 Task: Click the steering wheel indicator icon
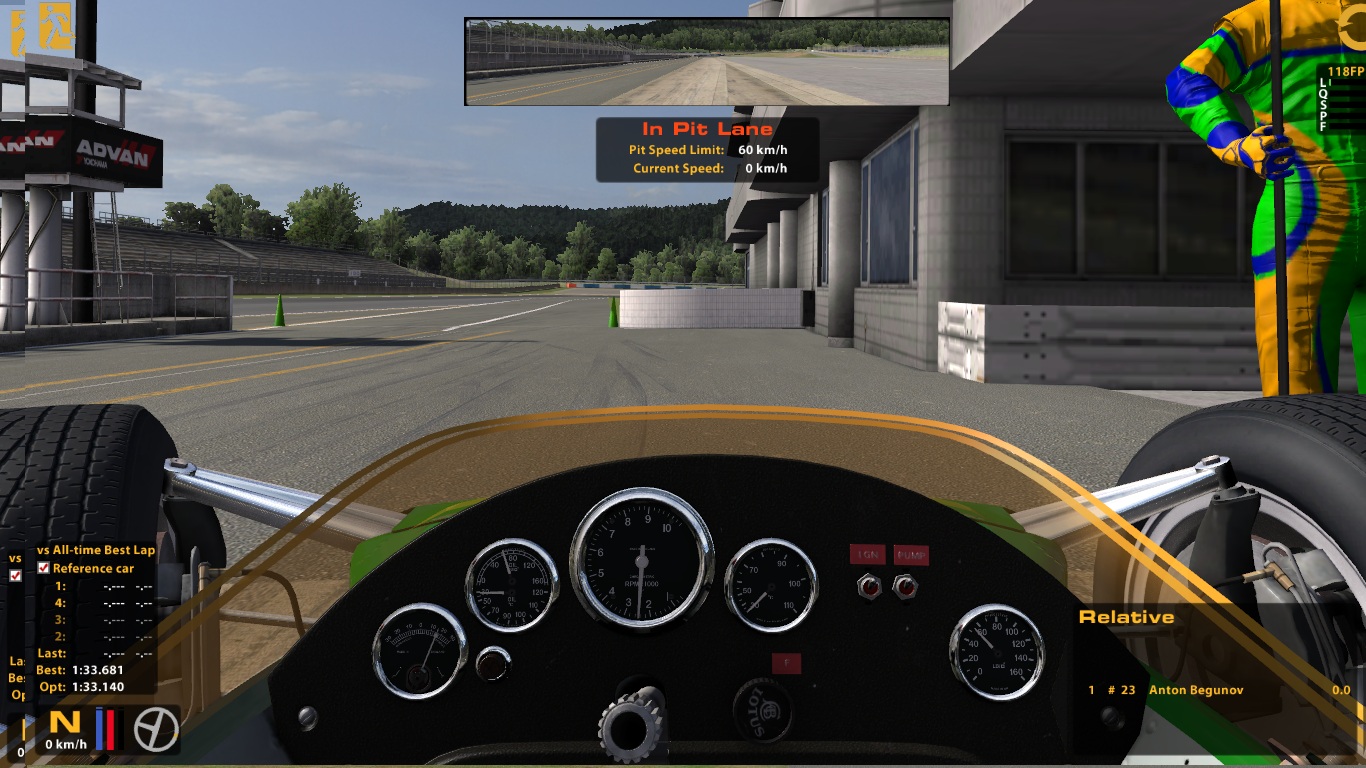coord(156,729)
